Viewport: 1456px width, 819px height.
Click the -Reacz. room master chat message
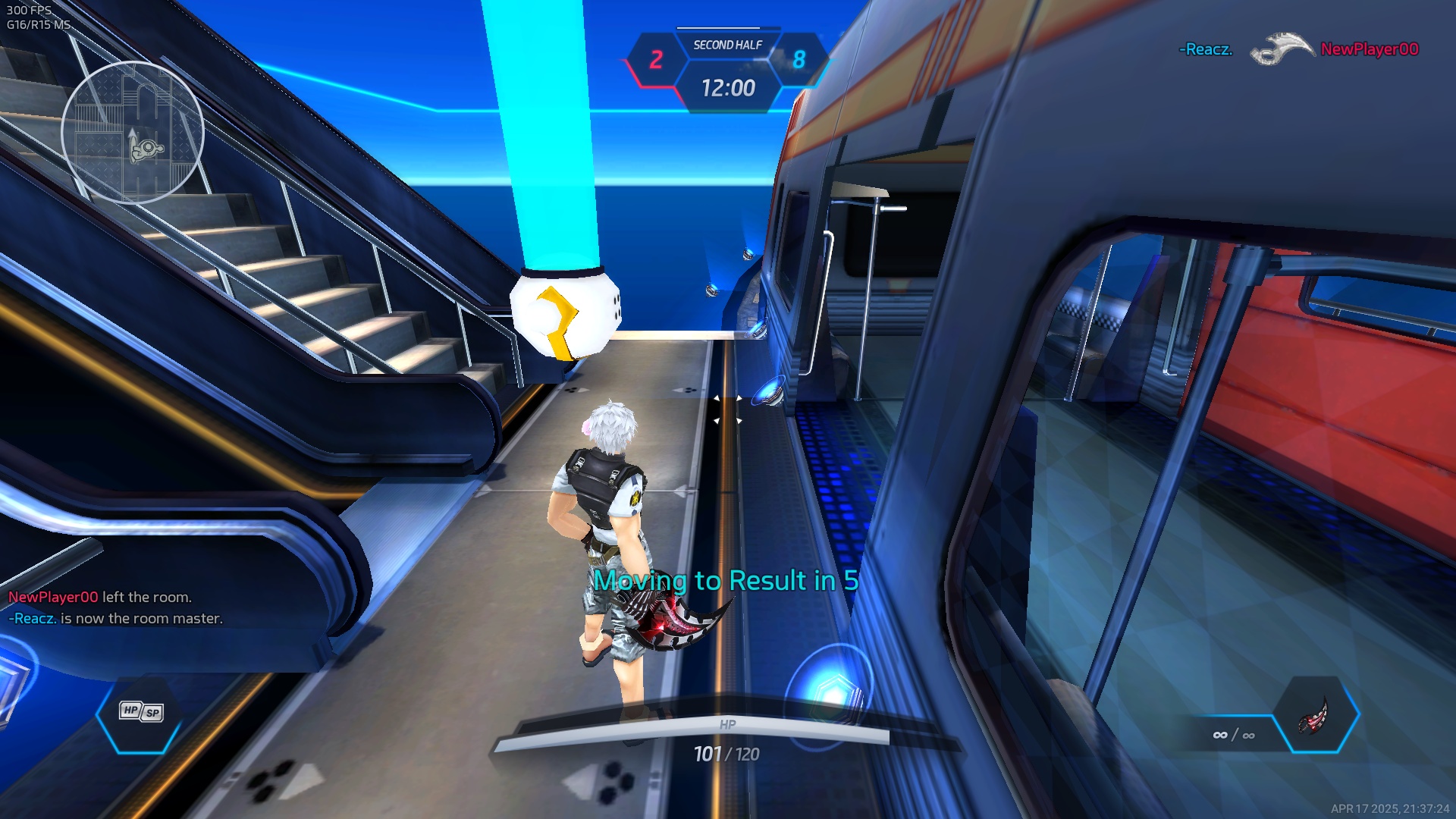116,619
